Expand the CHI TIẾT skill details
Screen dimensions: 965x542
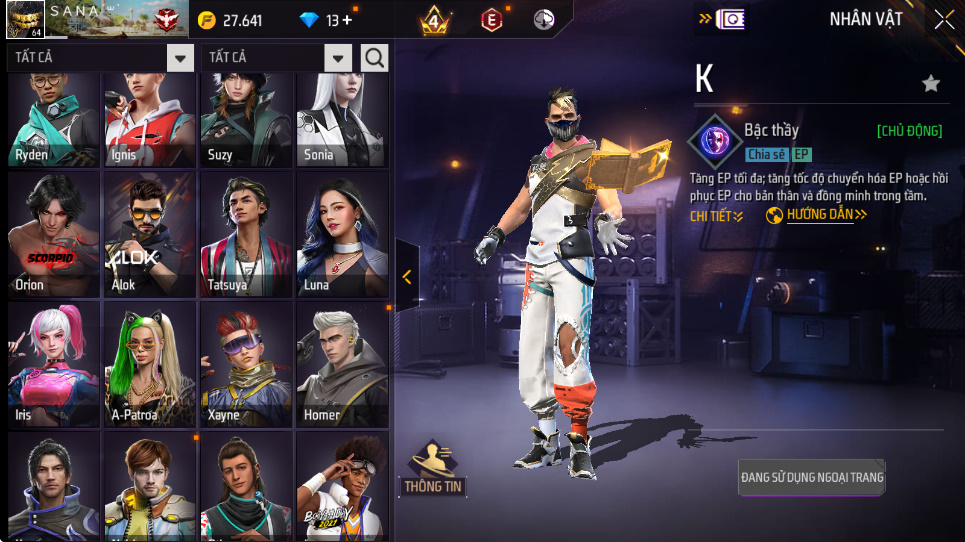[x=717, y=216]
